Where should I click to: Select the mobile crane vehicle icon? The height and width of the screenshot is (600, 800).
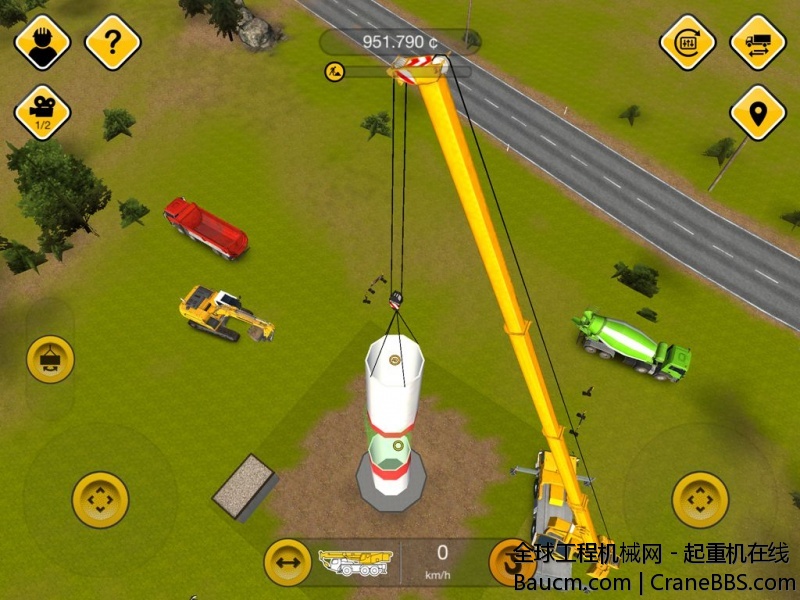[x=355, y=563]
